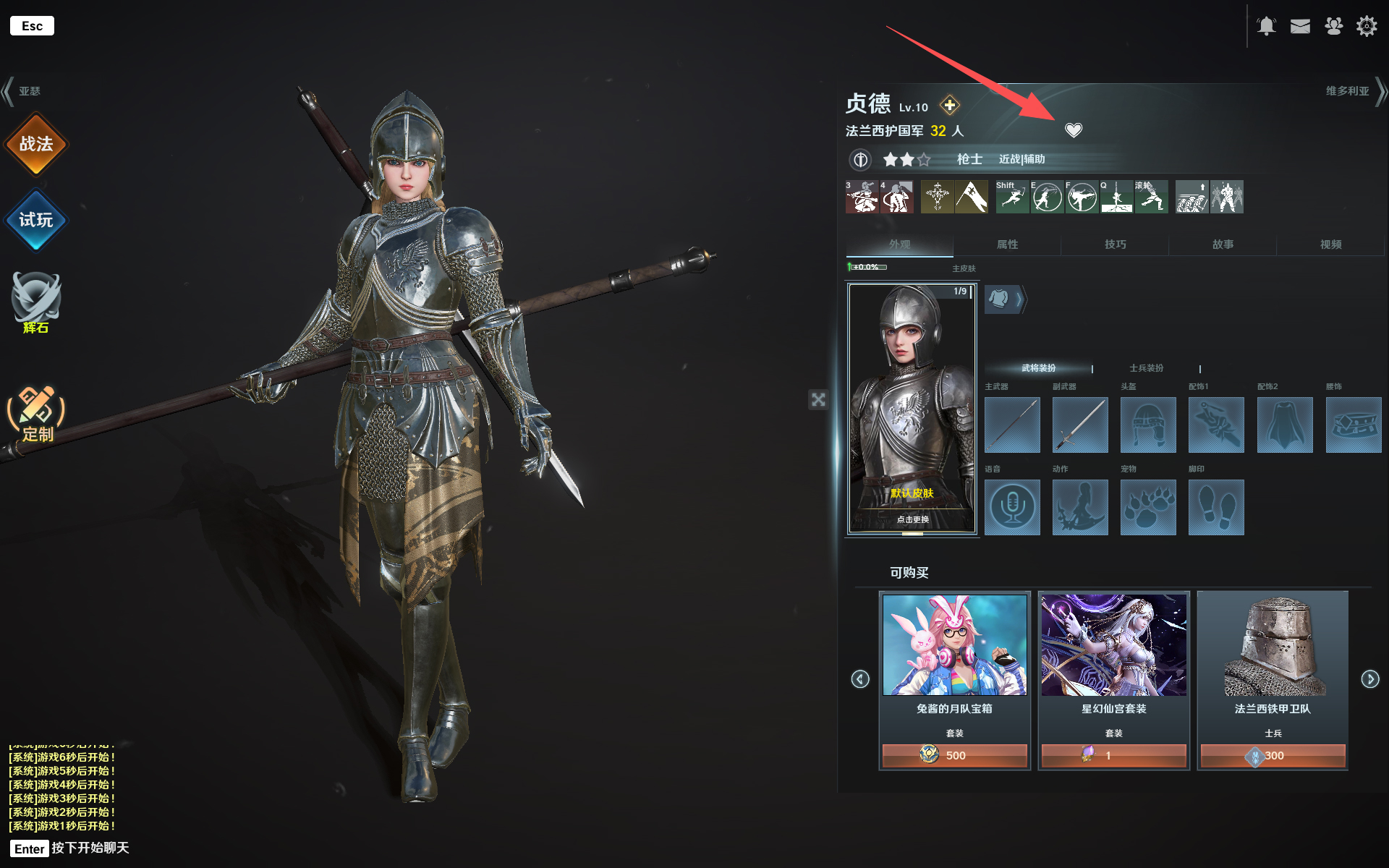The width and height of the screenshot is (1389, 868).
Task: View the 故事 story tab
Action: point(1223,244)
